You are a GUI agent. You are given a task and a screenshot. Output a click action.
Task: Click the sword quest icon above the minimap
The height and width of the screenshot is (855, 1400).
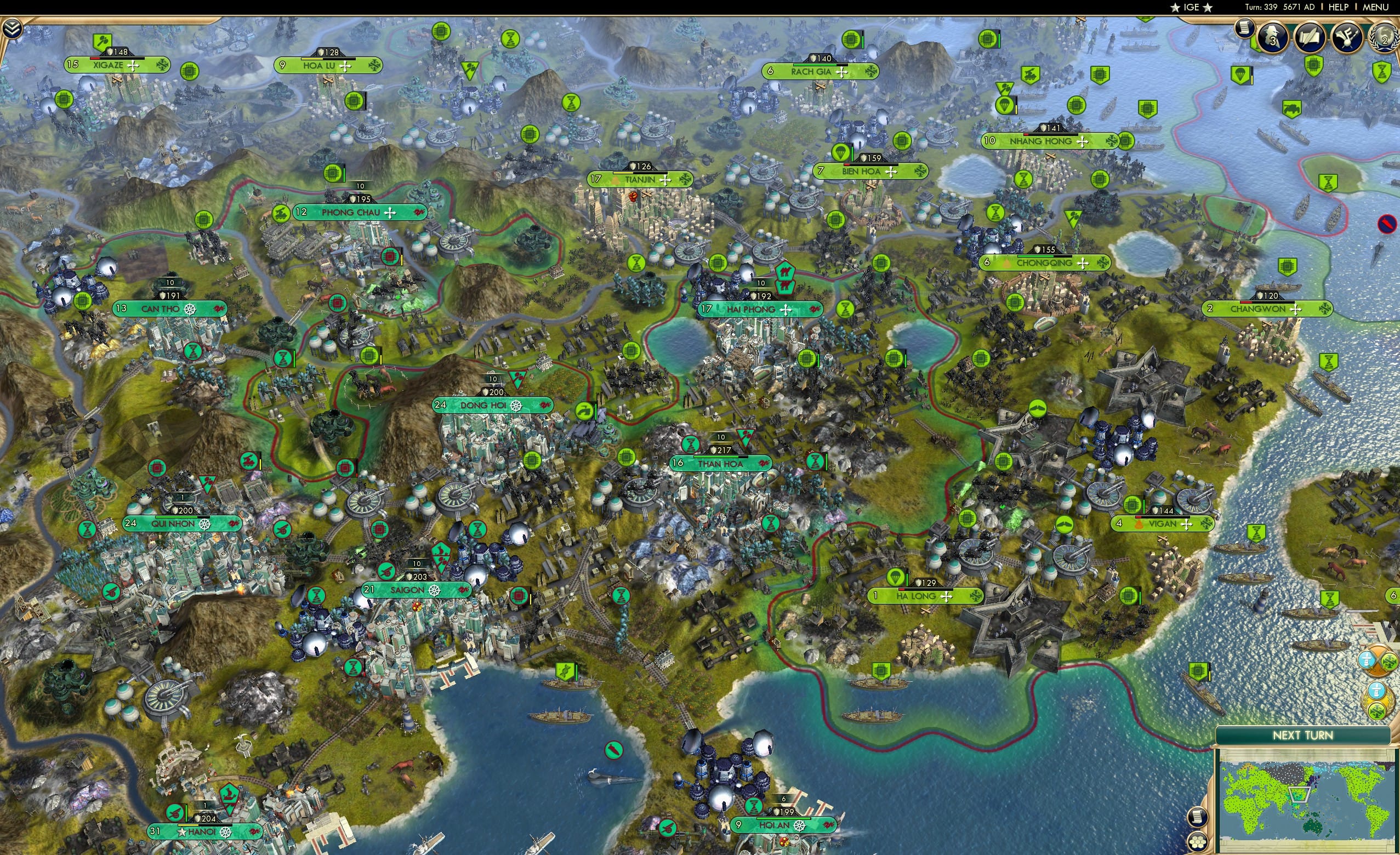click(x=1377, y=662)
